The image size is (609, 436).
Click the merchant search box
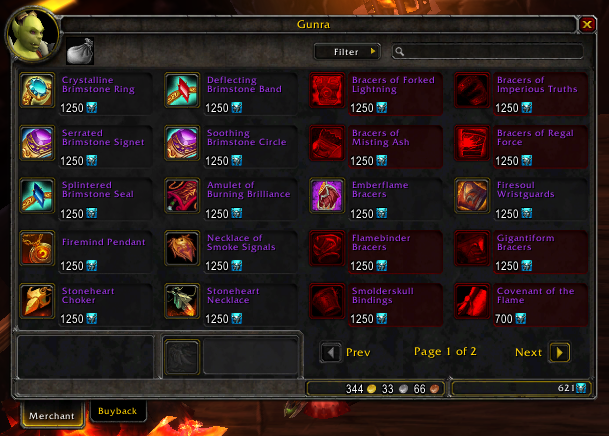point(490,51)
